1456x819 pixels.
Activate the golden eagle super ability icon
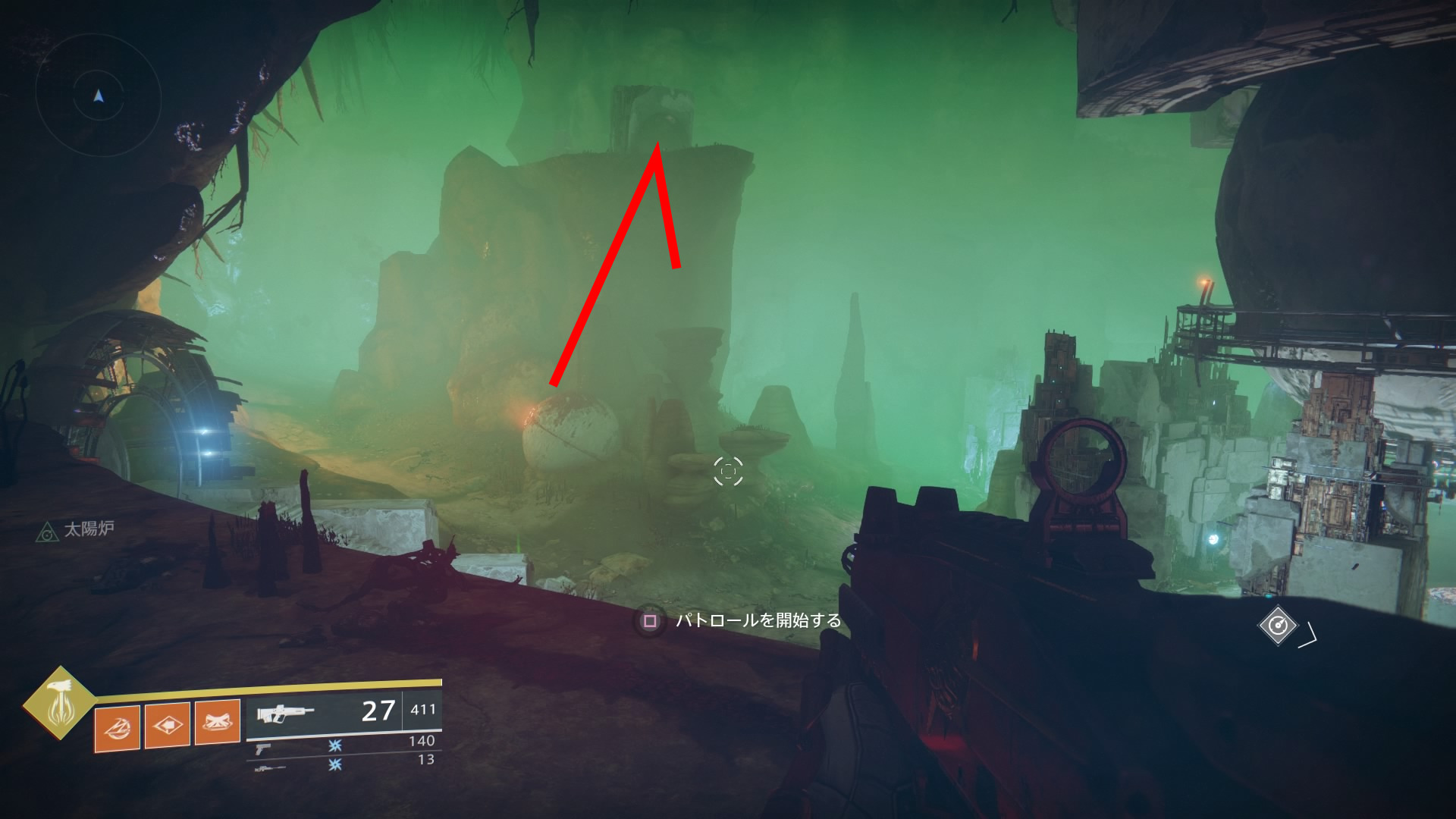59,703
